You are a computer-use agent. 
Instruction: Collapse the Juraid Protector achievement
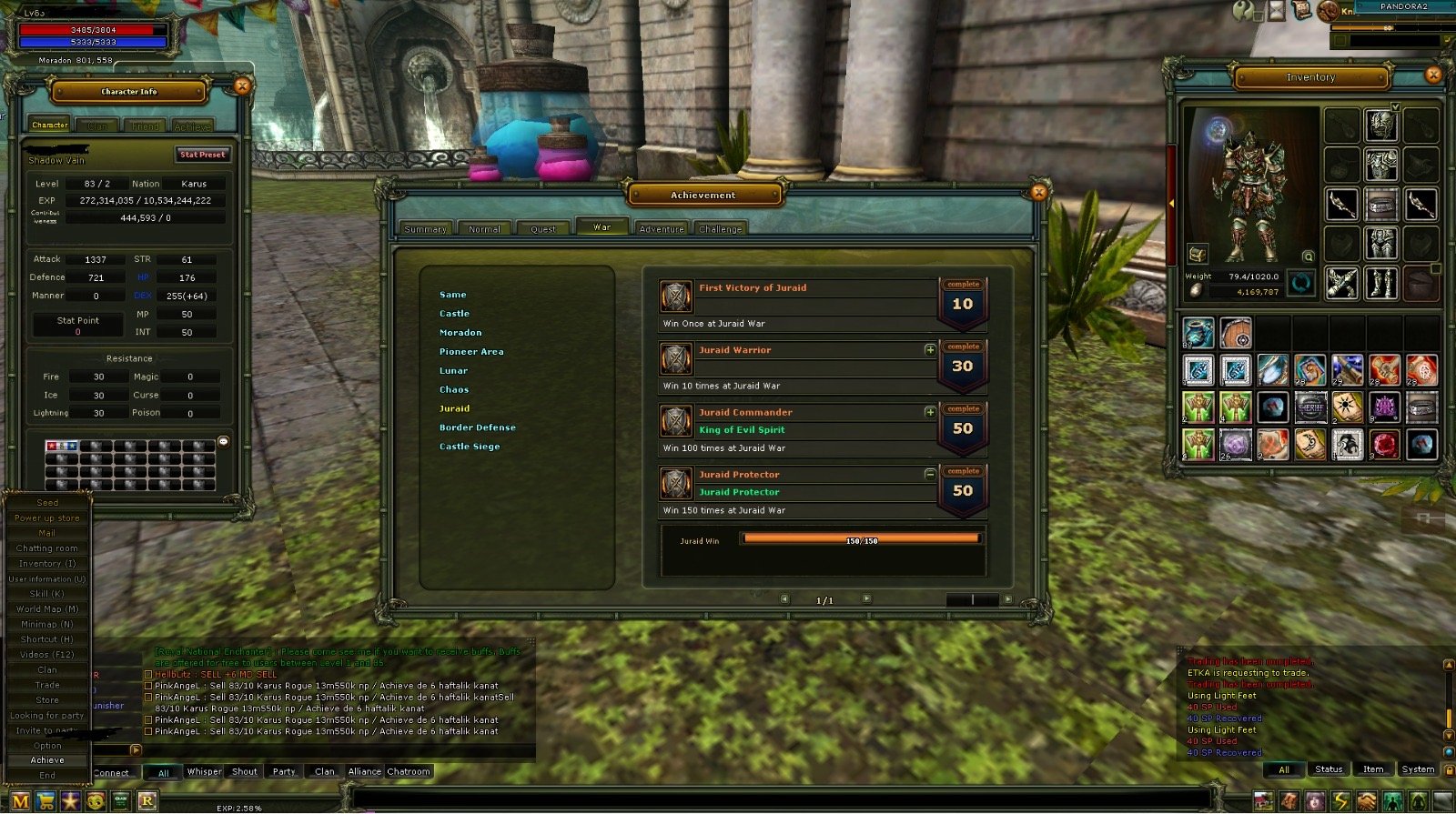930,475
